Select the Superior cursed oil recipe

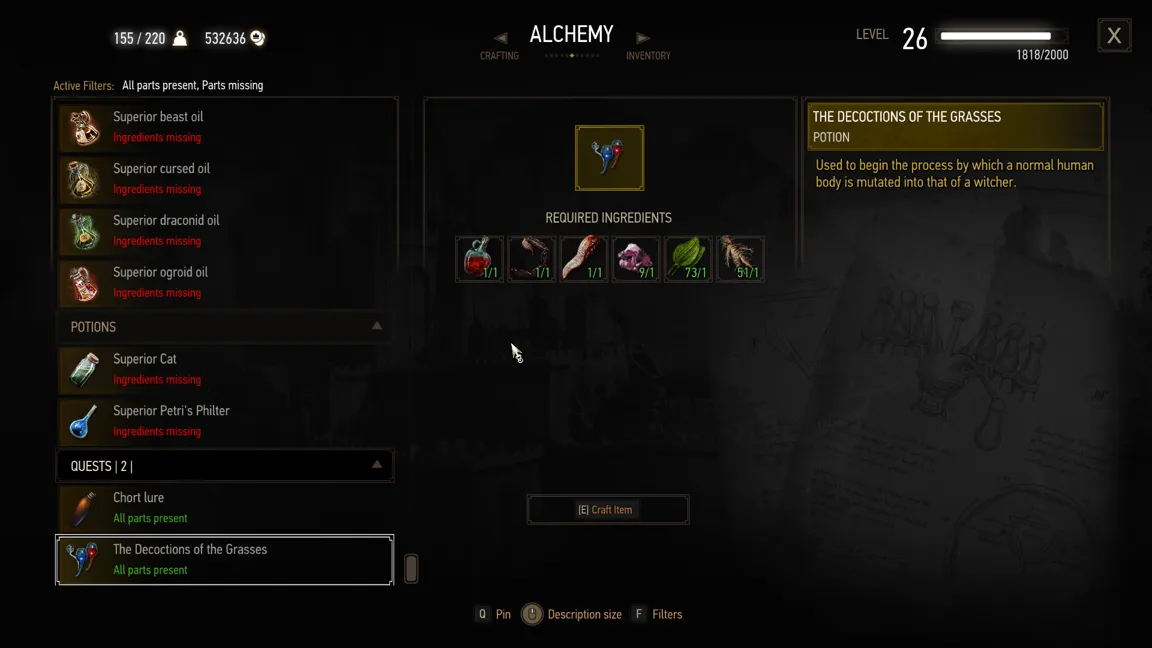[x=225, y=179]
